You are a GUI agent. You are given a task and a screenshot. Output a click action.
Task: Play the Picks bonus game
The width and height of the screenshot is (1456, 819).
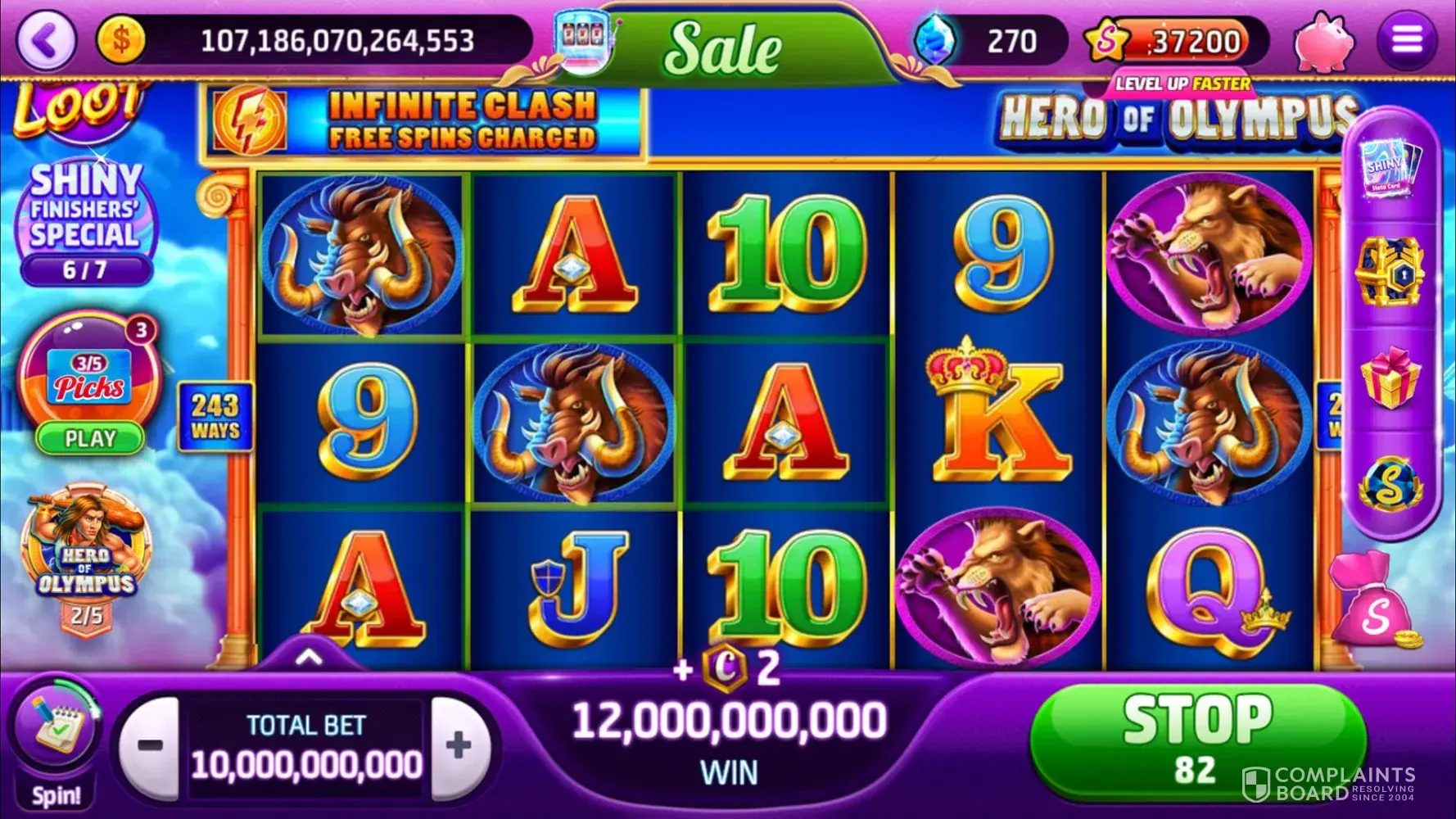click(x=89, y=438)
